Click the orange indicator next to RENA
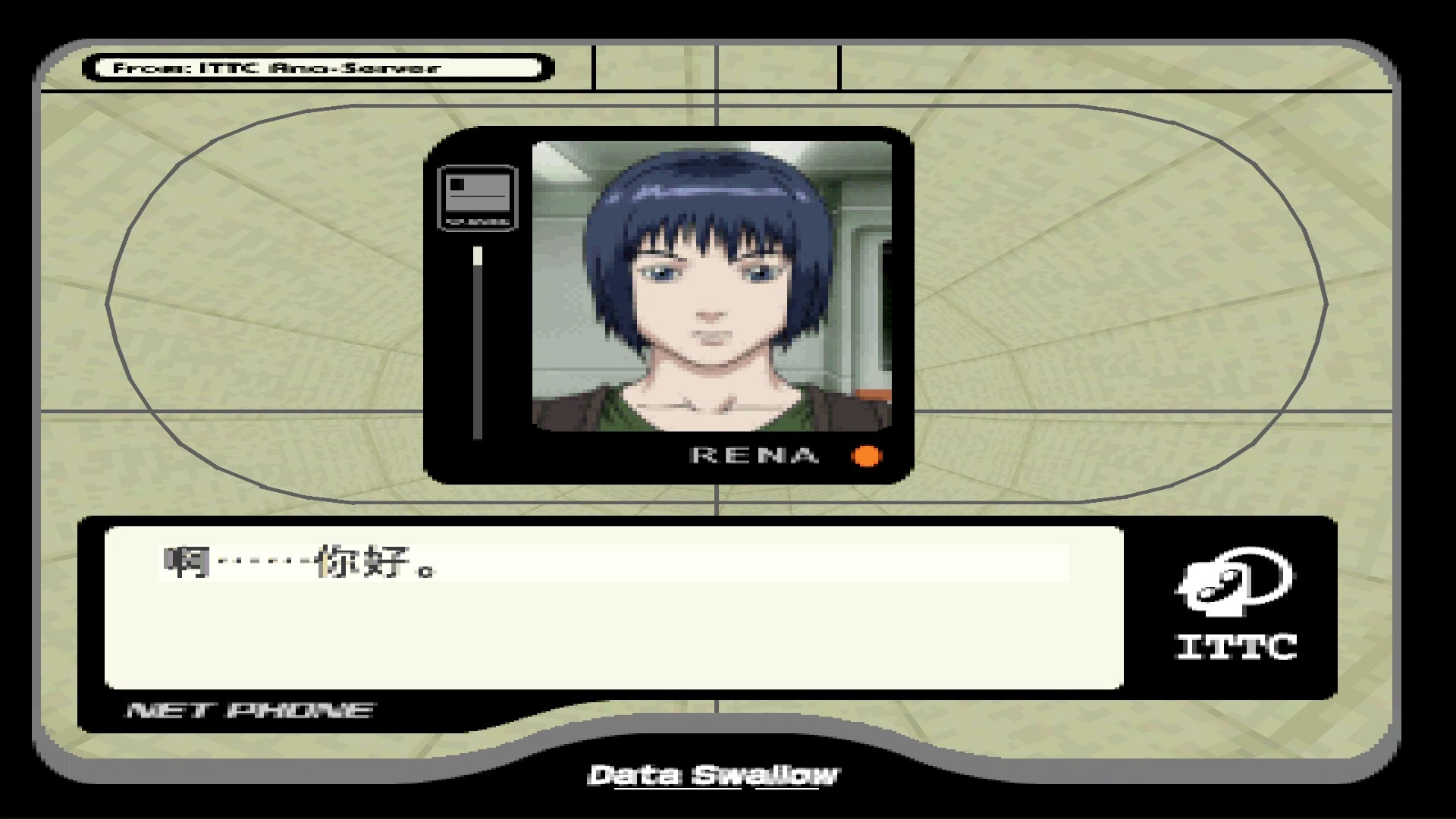 tap(867, 456)
